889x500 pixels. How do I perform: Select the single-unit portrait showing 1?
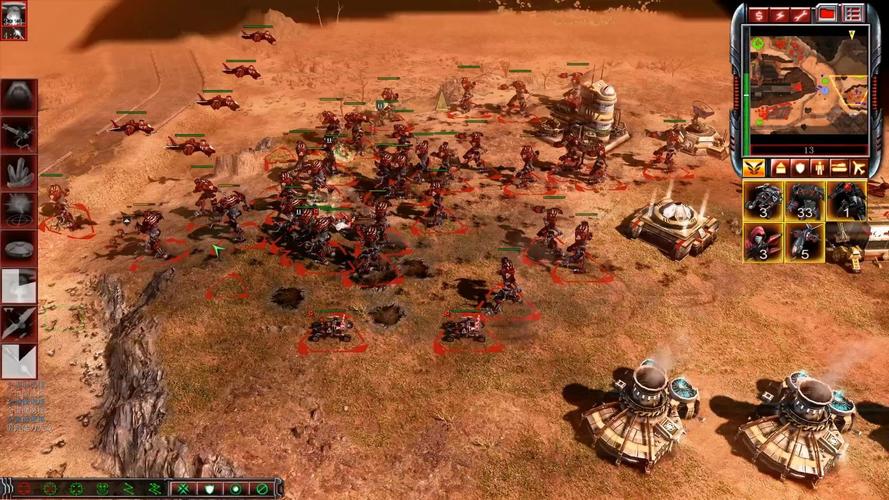point(847,201)
